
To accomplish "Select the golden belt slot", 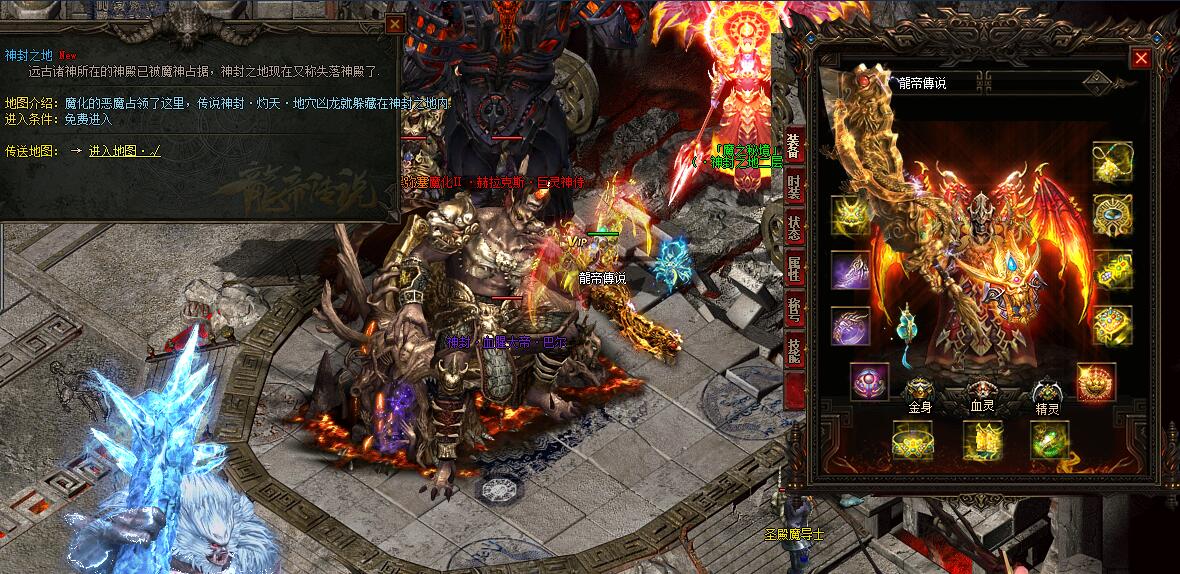I will point(912,441).
